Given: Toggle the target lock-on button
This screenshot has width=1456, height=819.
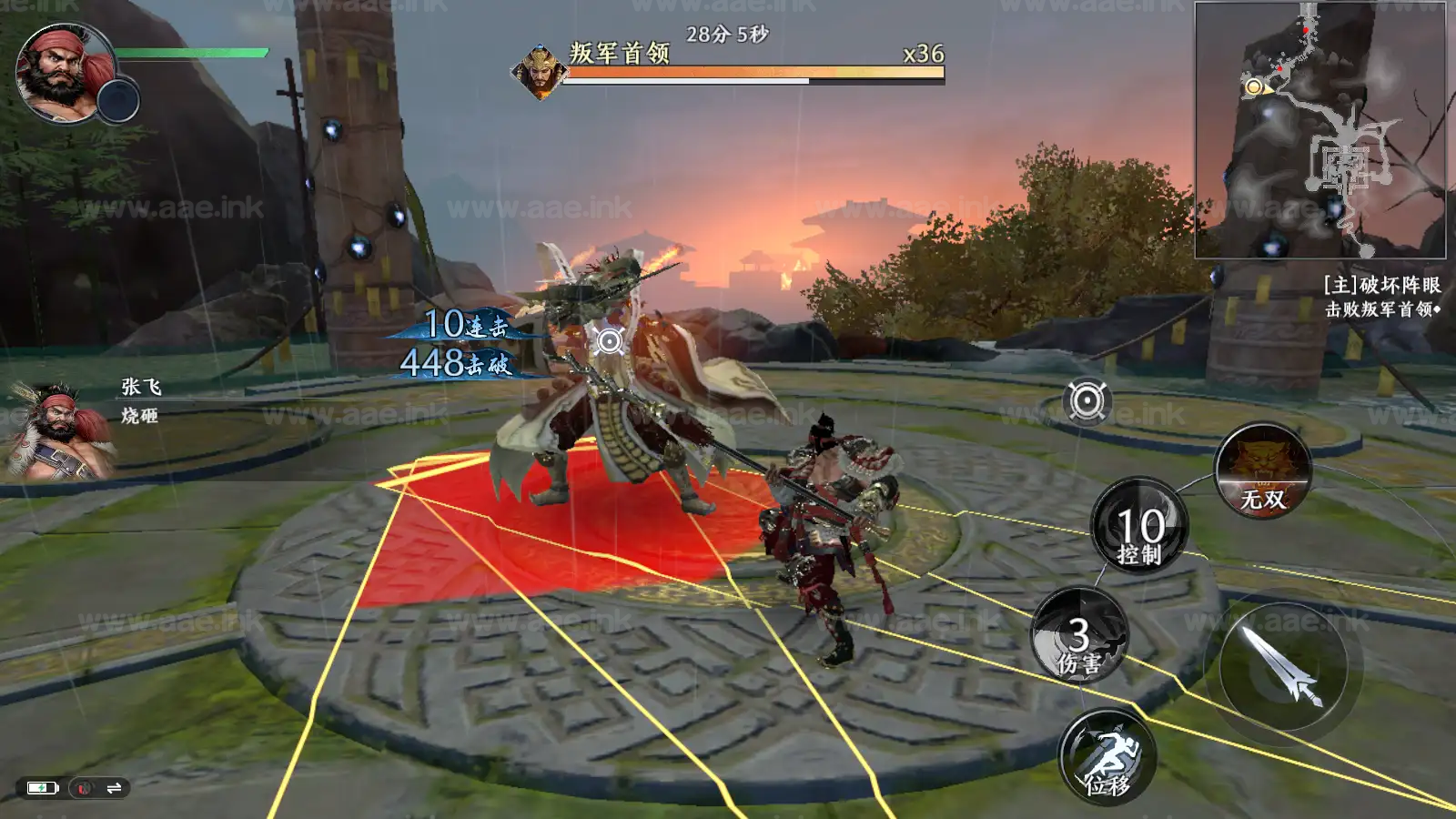Looking at the screenshot, I should coord(1087,401).
